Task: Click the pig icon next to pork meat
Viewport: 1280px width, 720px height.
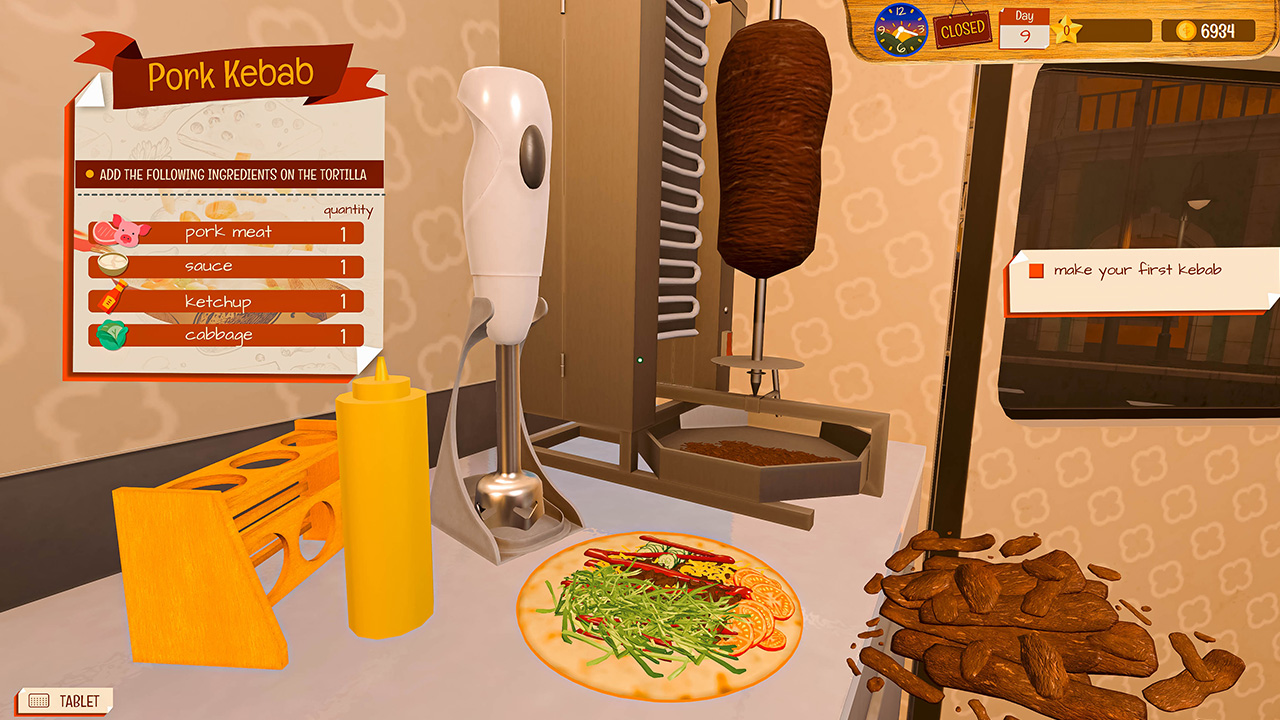Action: (x=129, y=230)
